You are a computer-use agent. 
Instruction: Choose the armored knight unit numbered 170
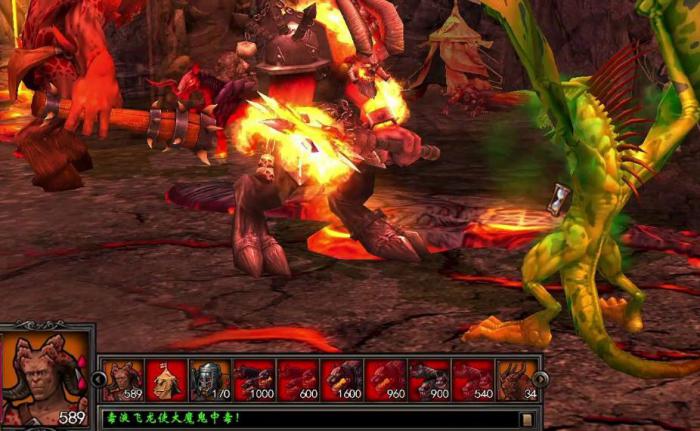tap(210, 380)
